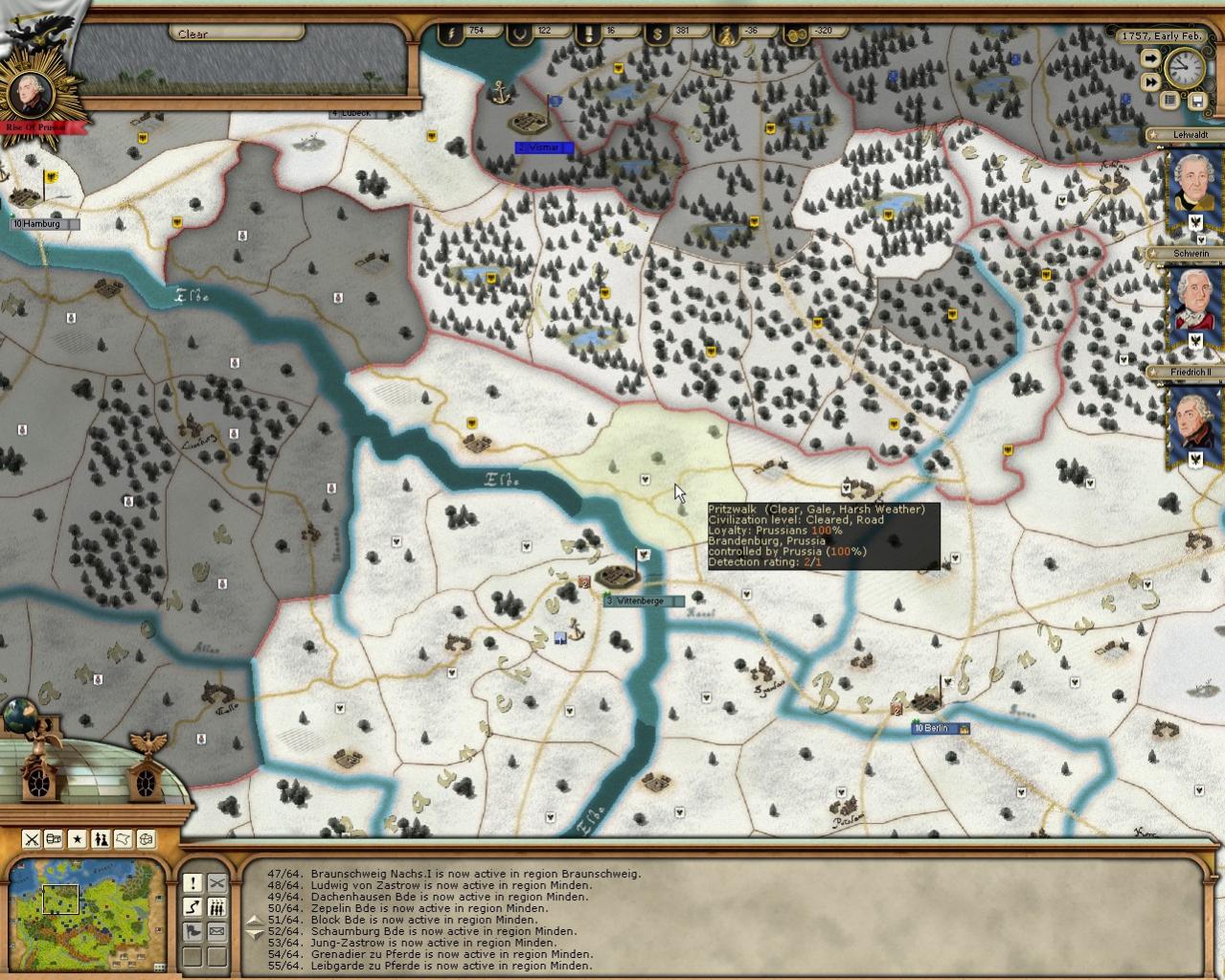Show the winding arrow movement messages

point(193,907)
